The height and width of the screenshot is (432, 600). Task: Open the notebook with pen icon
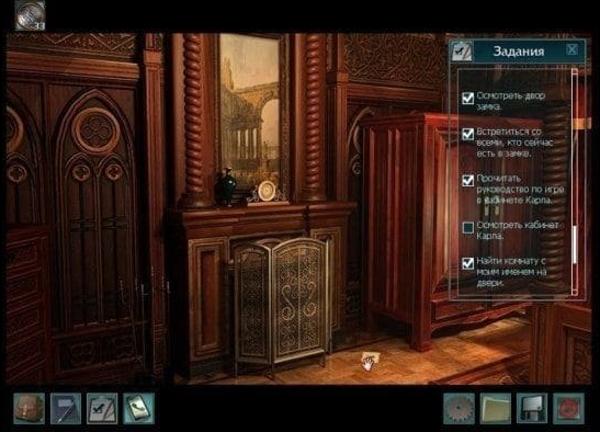[65, 408]
